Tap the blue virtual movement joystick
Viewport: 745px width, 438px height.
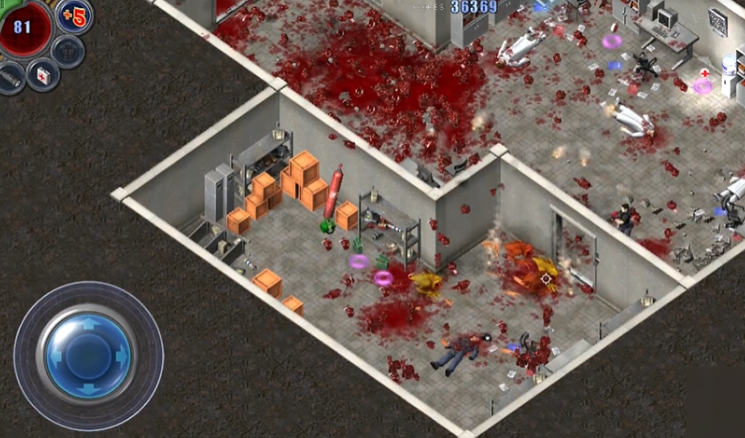[x=88, y=356]
